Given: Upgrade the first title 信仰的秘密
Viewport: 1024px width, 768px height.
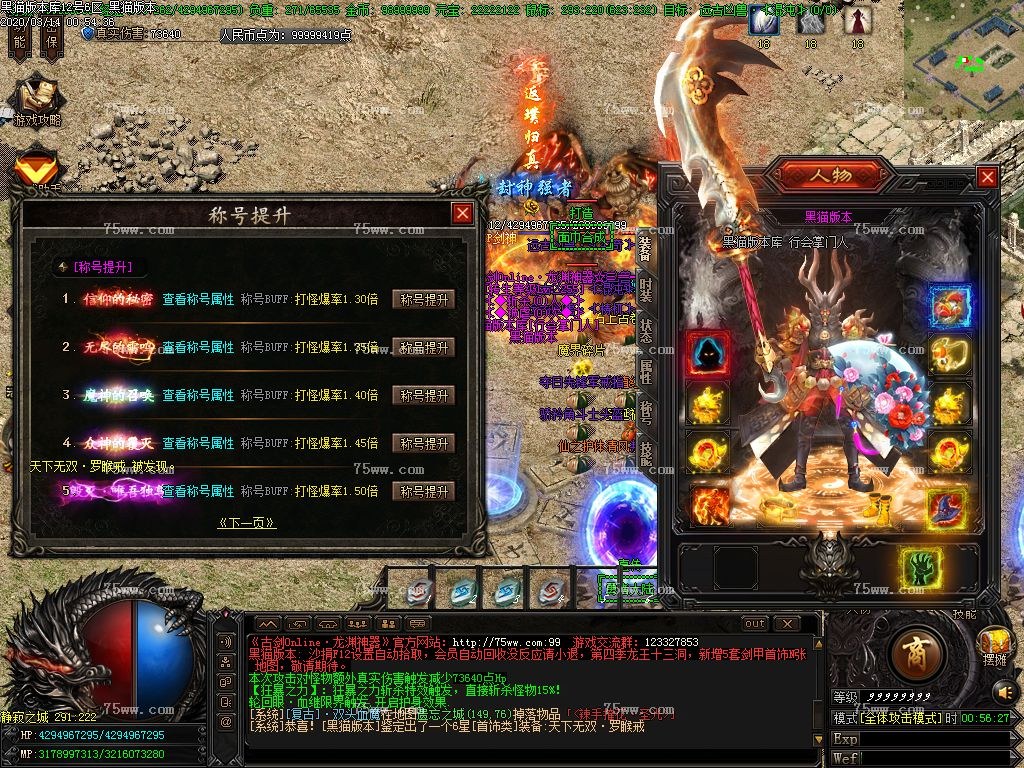Looking at the screenshot, I should [424, 299].
